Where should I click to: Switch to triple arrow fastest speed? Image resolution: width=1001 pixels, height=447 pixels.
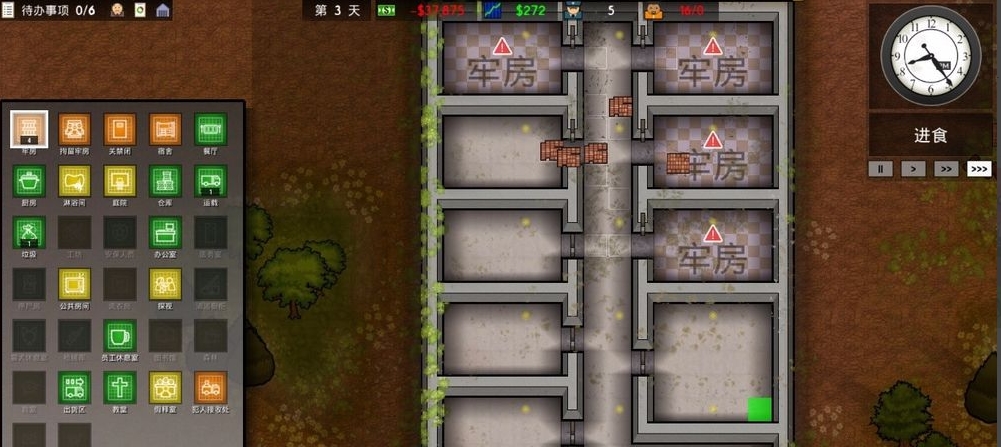pyautogui.click(x=979, y=169)
